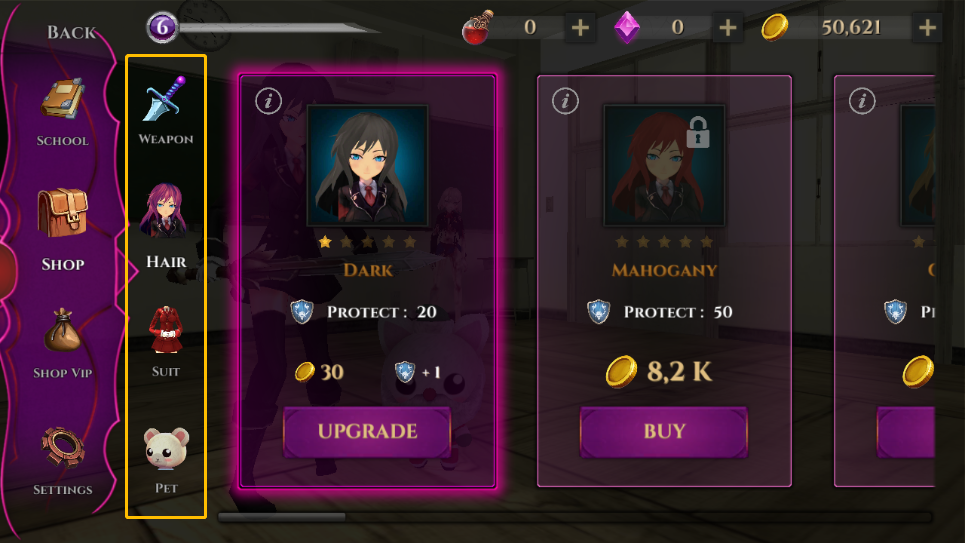Upgrade the Dark hairstyle
This screenshot has height=543, width=965.
367,432
